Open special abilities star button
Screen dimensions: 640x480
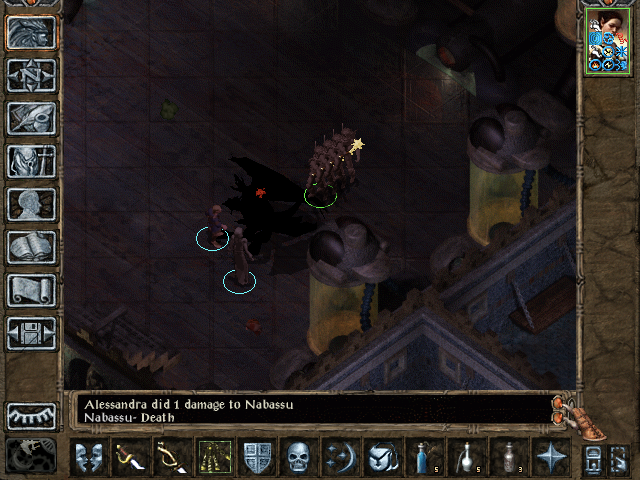(551, 457)
